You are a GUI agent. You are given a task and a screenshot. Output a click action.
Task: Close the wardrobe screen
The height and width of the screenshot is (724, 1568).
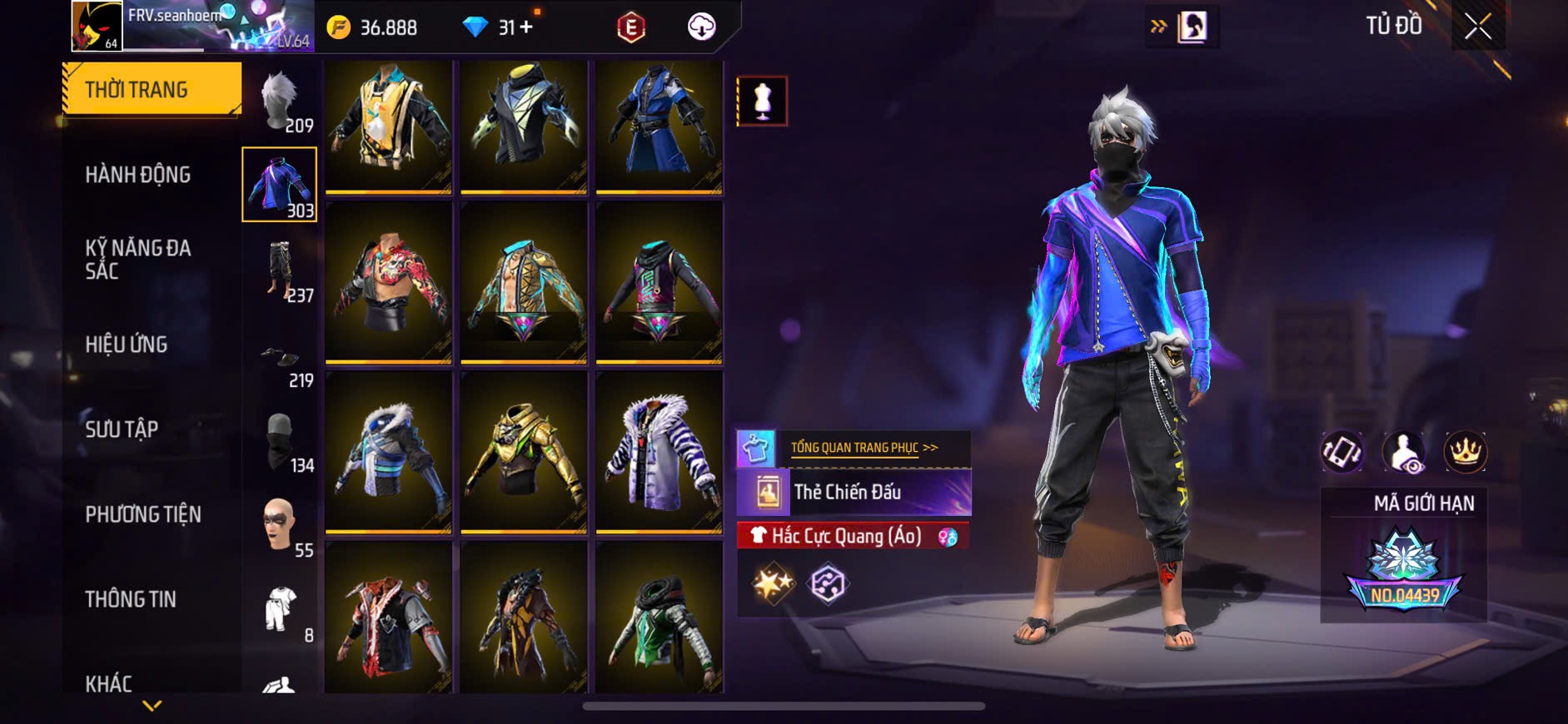1477,27
